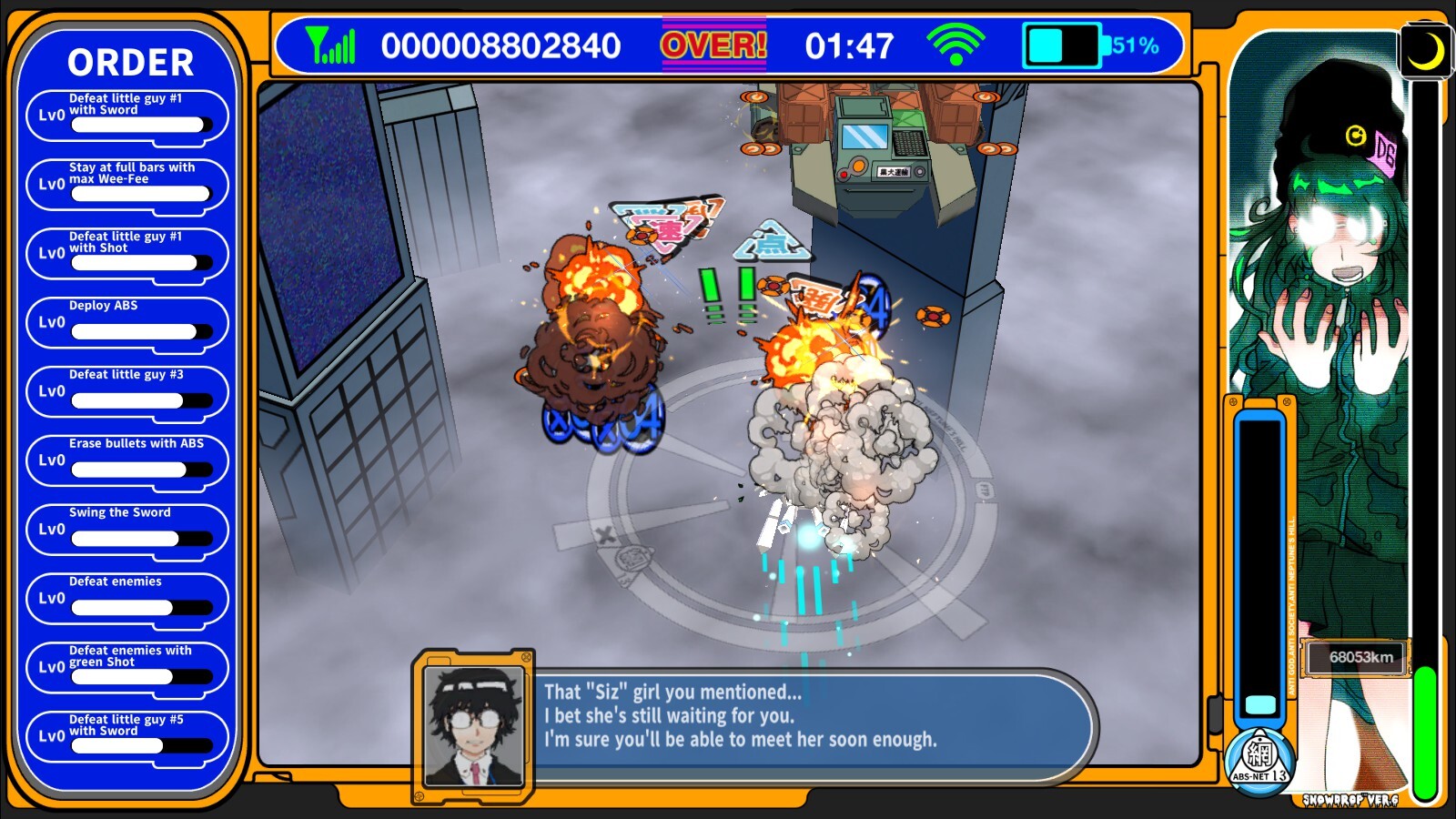Image resolution: width=1456 pixels, height=819 pixels.
Task: Open the "Defeat enemies with green Shot" order
Action: click(x=127, y=669)
